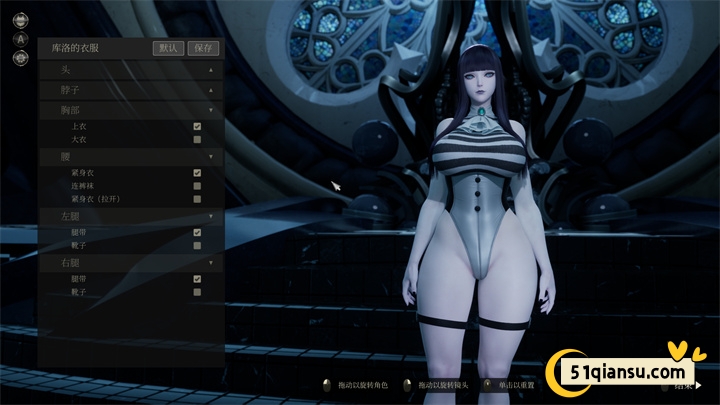The height and width of the screenshot is (405, 720).
Task: Uncheck the 上衣 (Top) checkbox
Action: [x=197, y=126]
